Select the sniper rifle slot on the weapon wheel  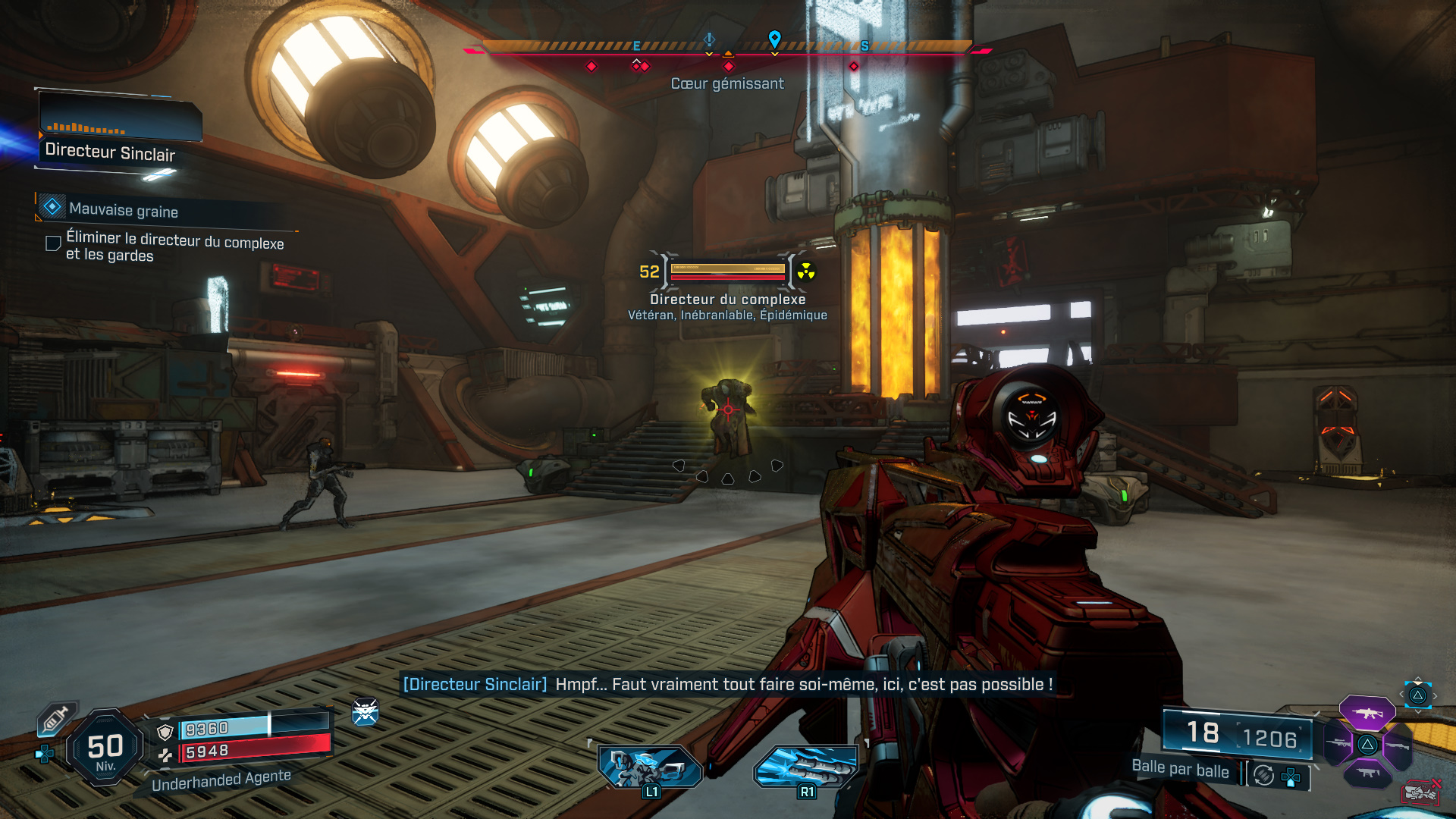(1338, 743)
